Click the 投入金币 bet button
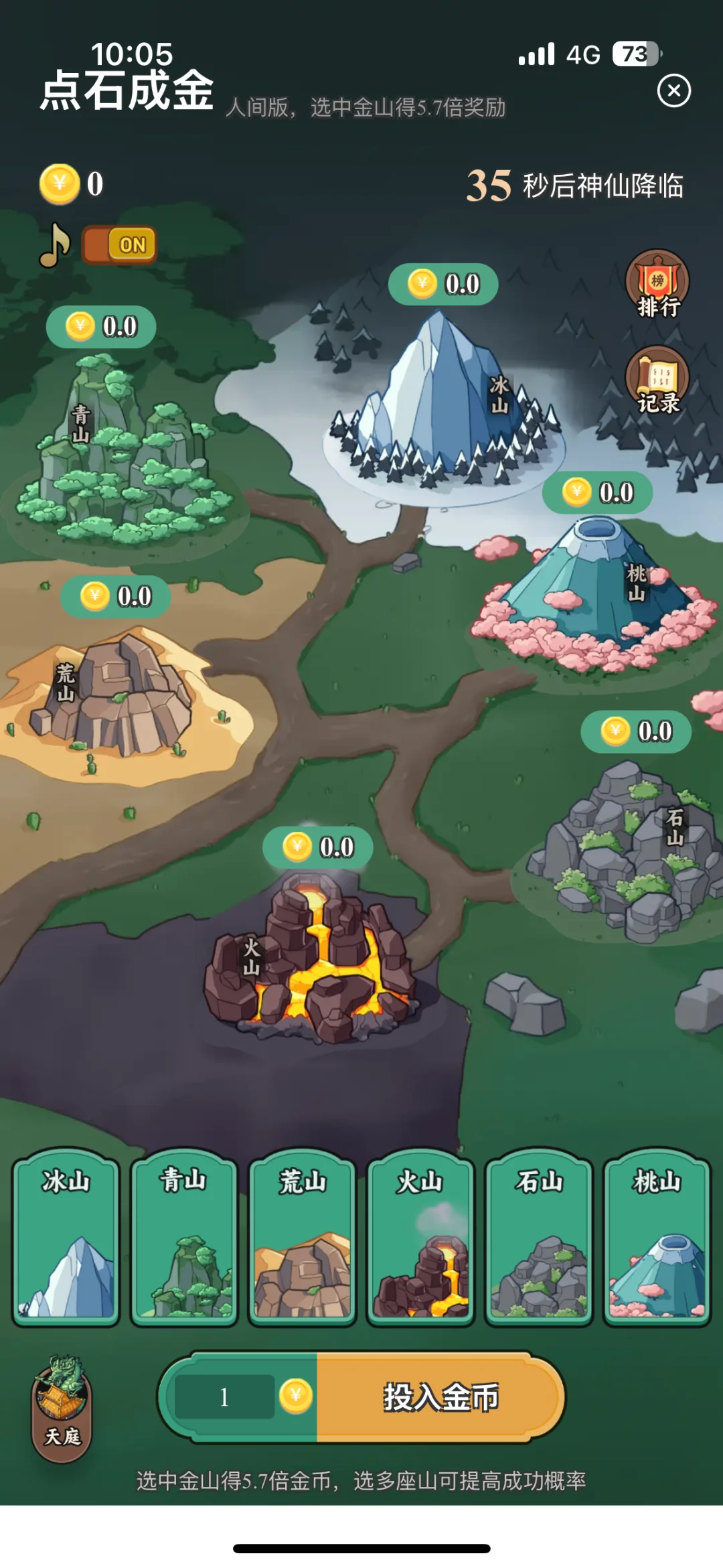 click(440, 1397)
